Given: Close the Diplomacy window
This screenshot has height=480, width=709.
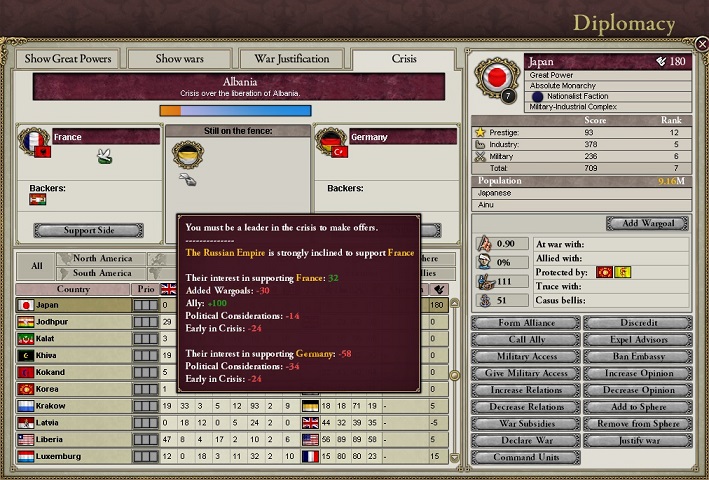Looking at the screenshot, I should click(701, 45).
